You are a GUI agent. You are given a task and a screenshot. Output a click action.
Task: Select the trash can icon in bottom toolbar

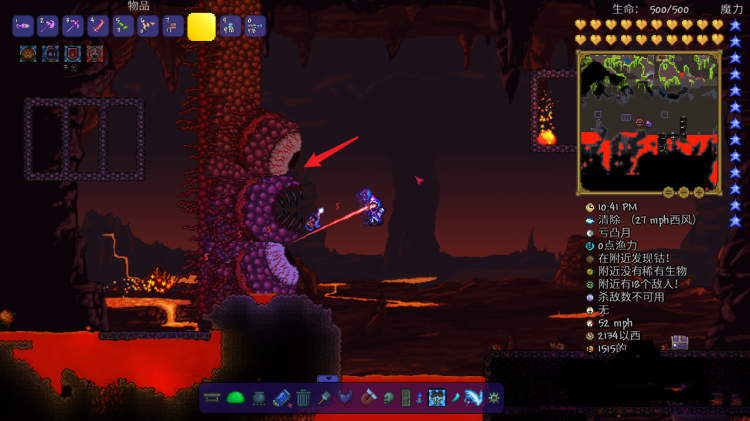[303, 398]
